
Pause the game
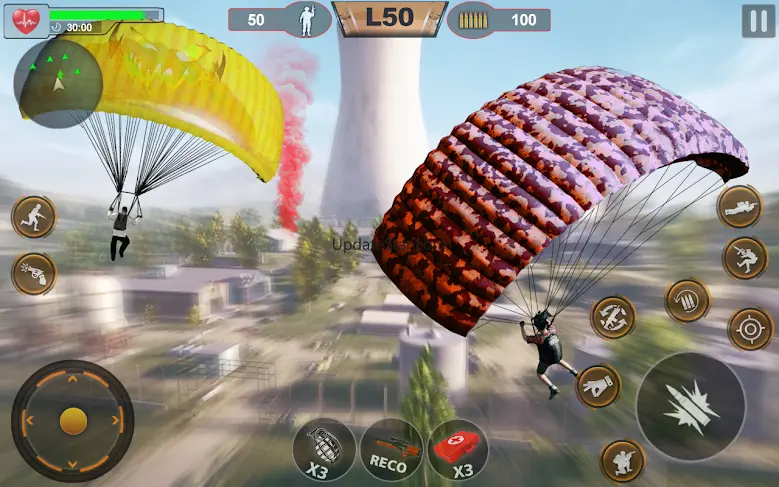coord(759,21)
